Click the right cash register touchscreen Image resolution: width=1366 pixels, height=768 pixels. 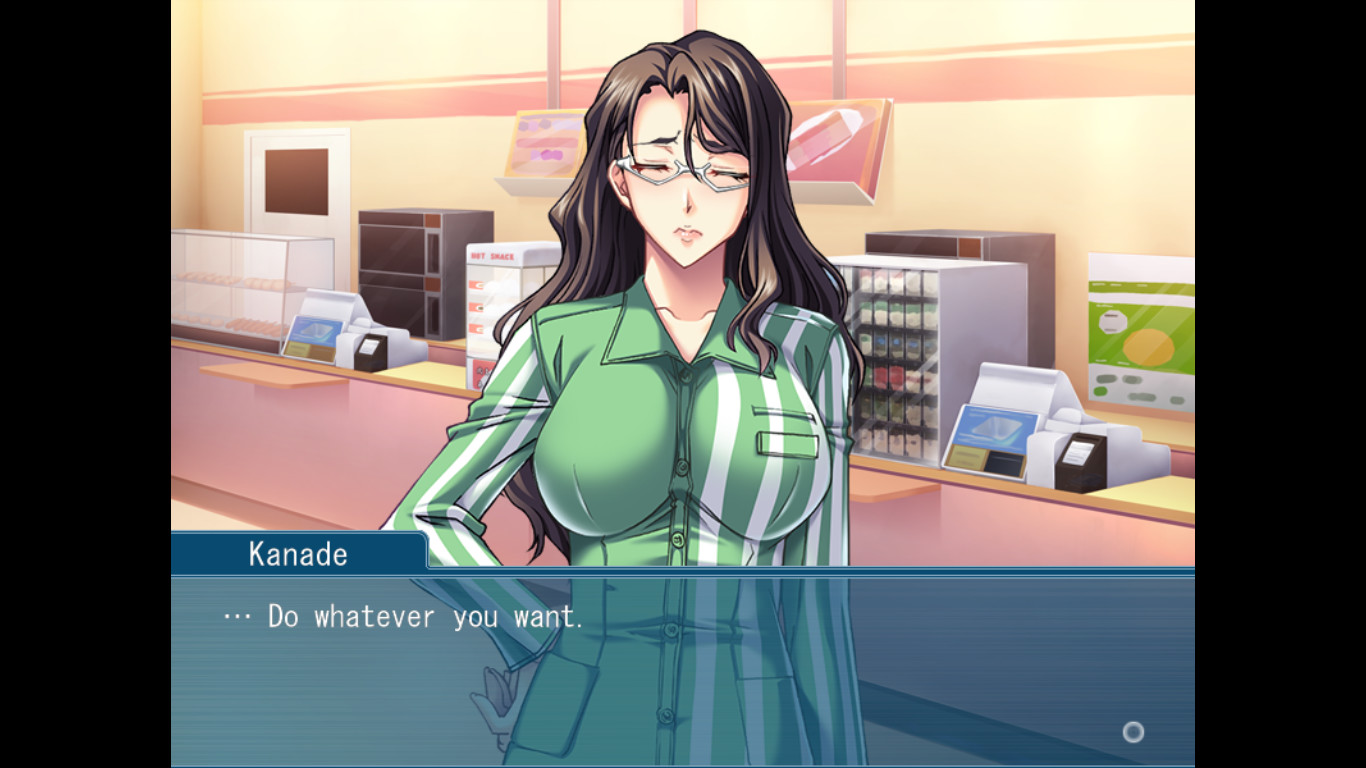click(x=995, y=430)
